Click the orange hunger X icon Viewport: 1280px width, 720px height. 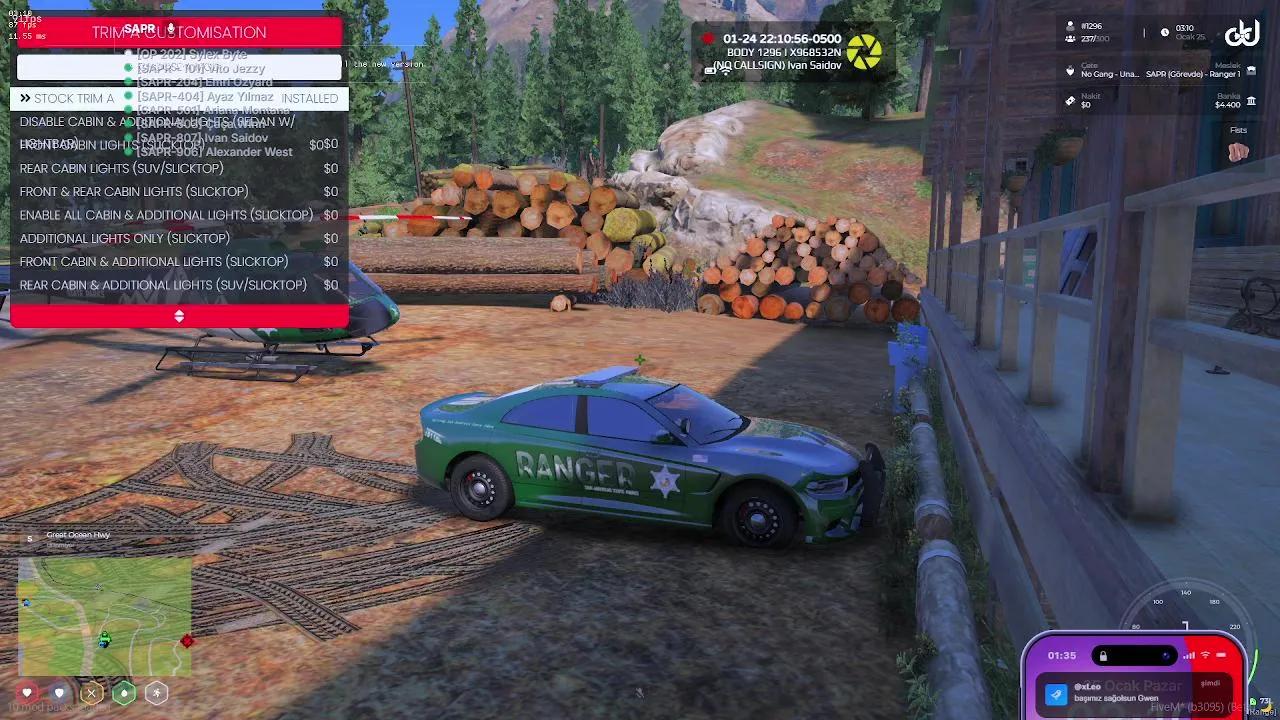(92, 693)
